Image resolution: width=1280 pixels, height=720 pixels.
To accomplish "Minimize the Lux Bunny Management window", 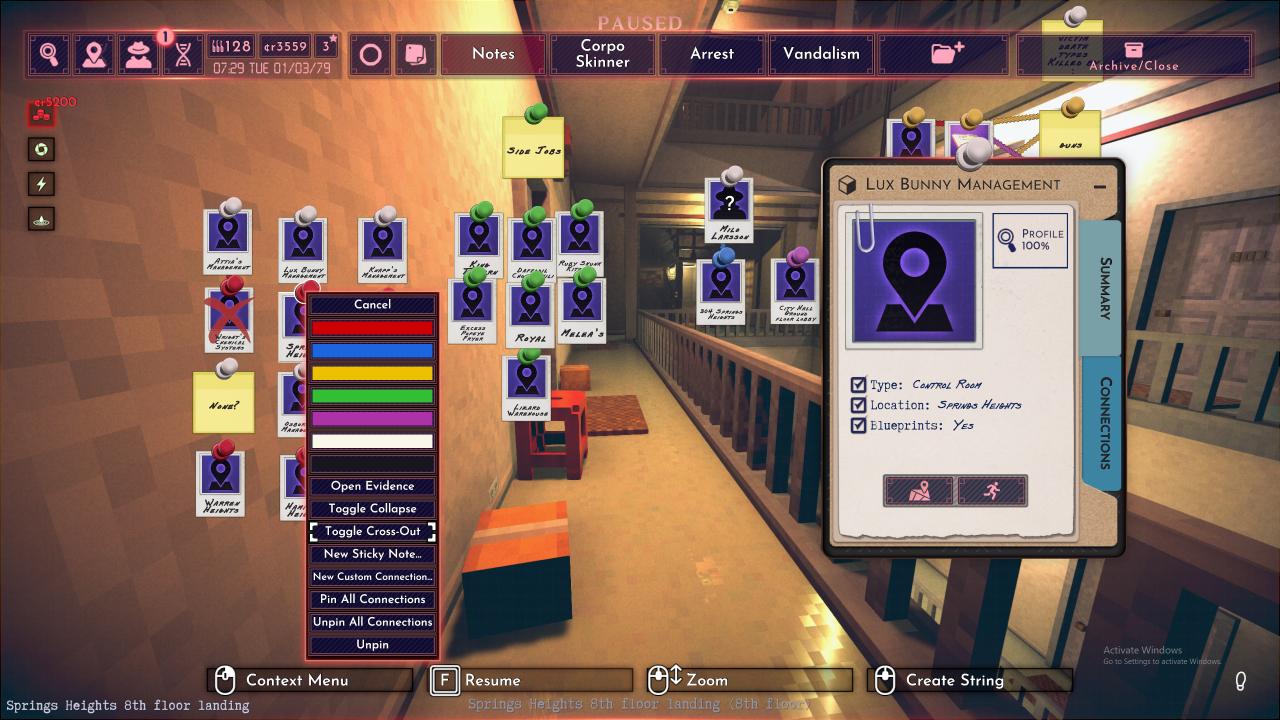I will coord(1099,186).
